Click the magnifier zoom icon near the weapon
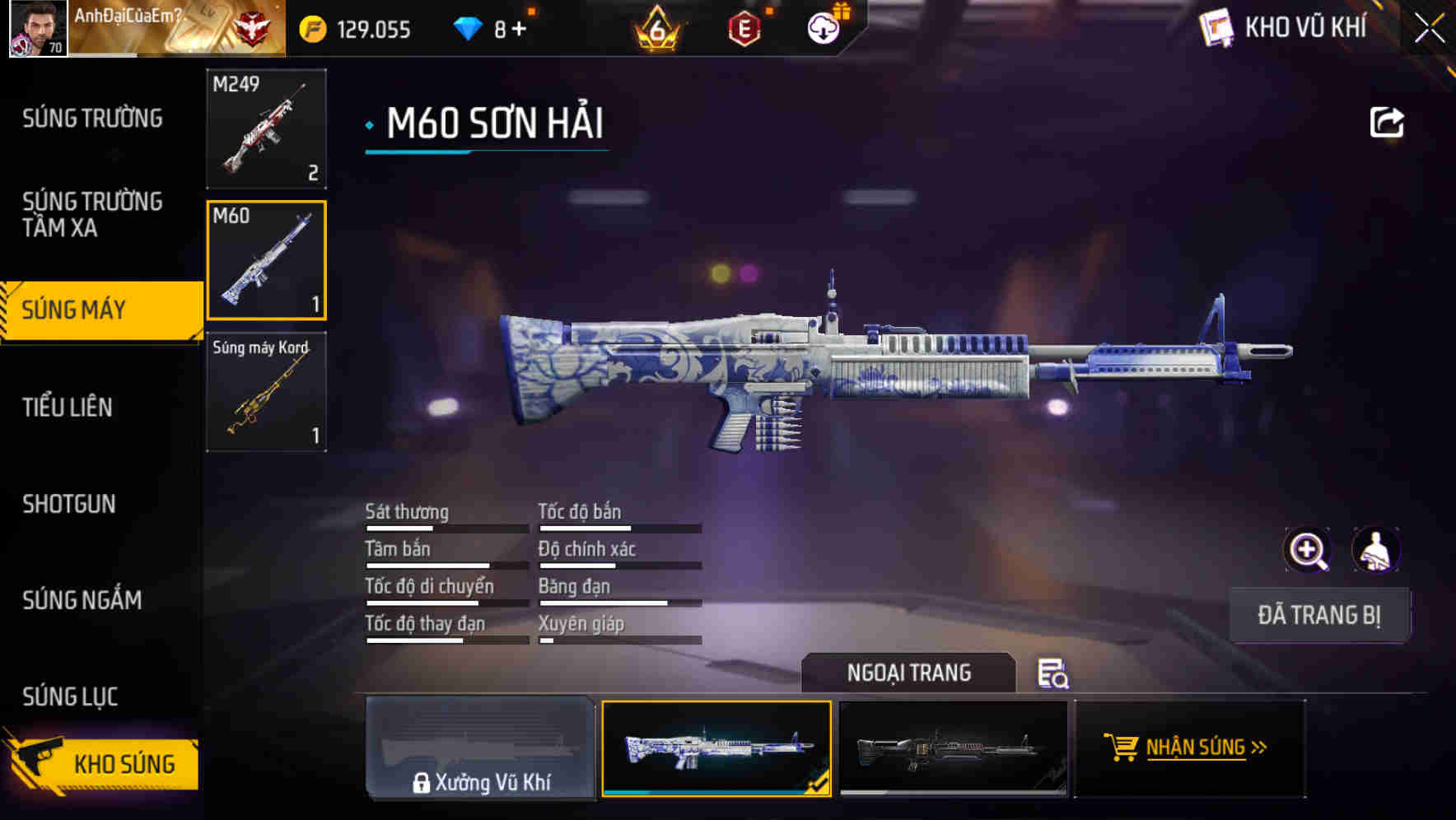Image resolution: width=1456 pixels, height=820 pixels. [x=1308, y=550]
